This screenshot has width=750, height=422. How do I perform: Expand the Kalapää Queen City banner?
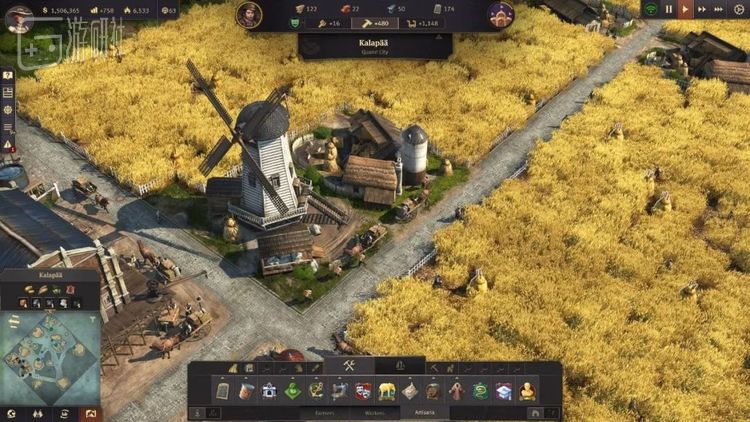tap(375, 46)
